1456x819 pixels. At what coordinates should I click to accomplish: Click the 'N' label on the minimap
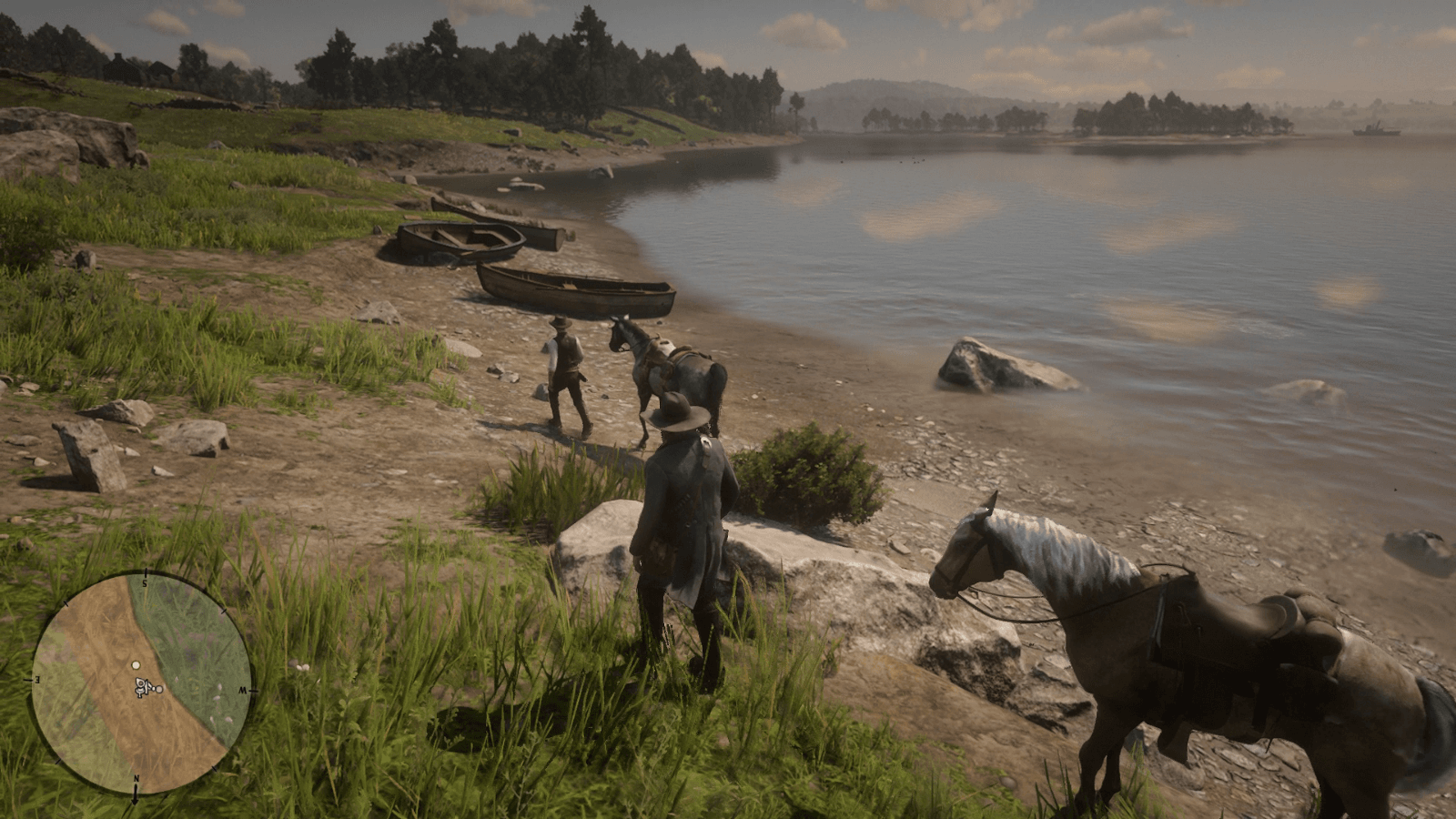(136, 778)
